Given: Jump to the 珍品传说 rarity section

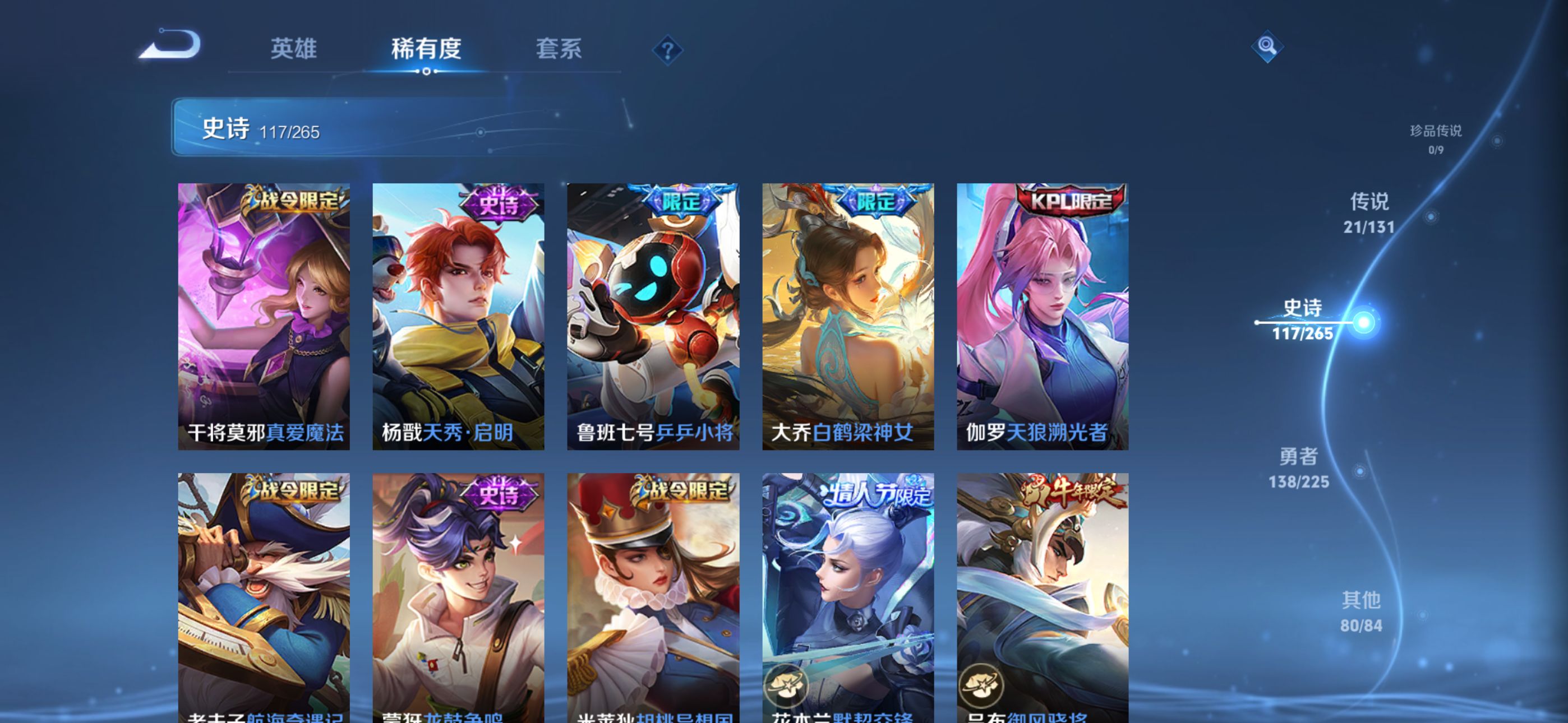Looking at the screenshot, I should point(1435,138).
